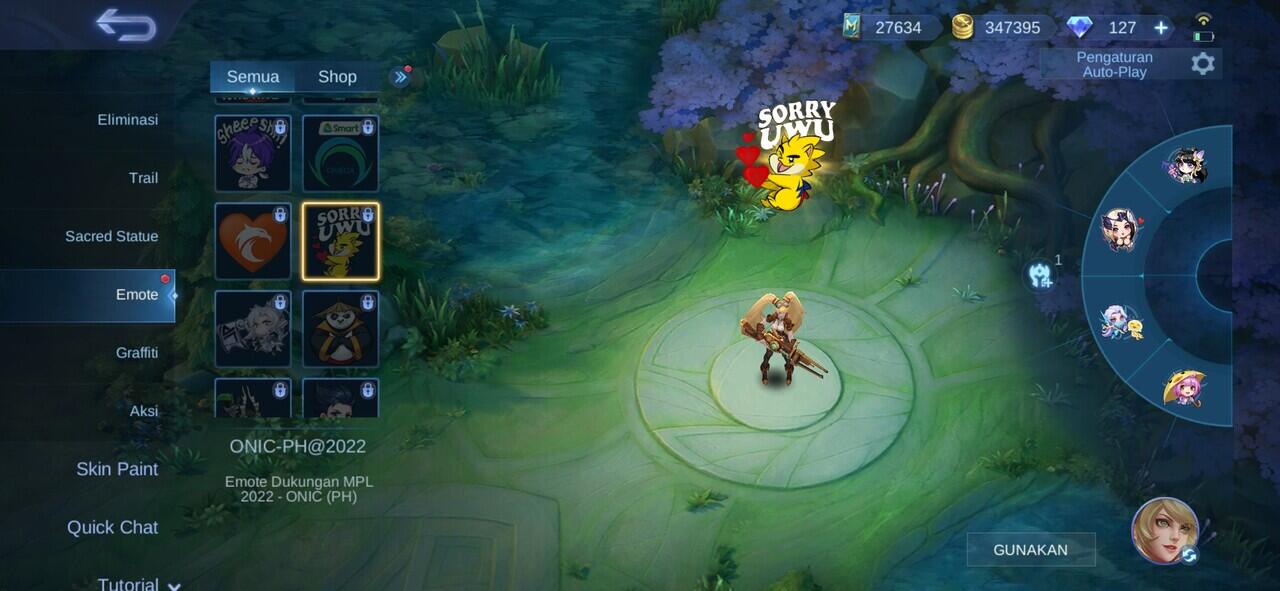Open the Pengaturan Auto-Play gear settings

1202,64
